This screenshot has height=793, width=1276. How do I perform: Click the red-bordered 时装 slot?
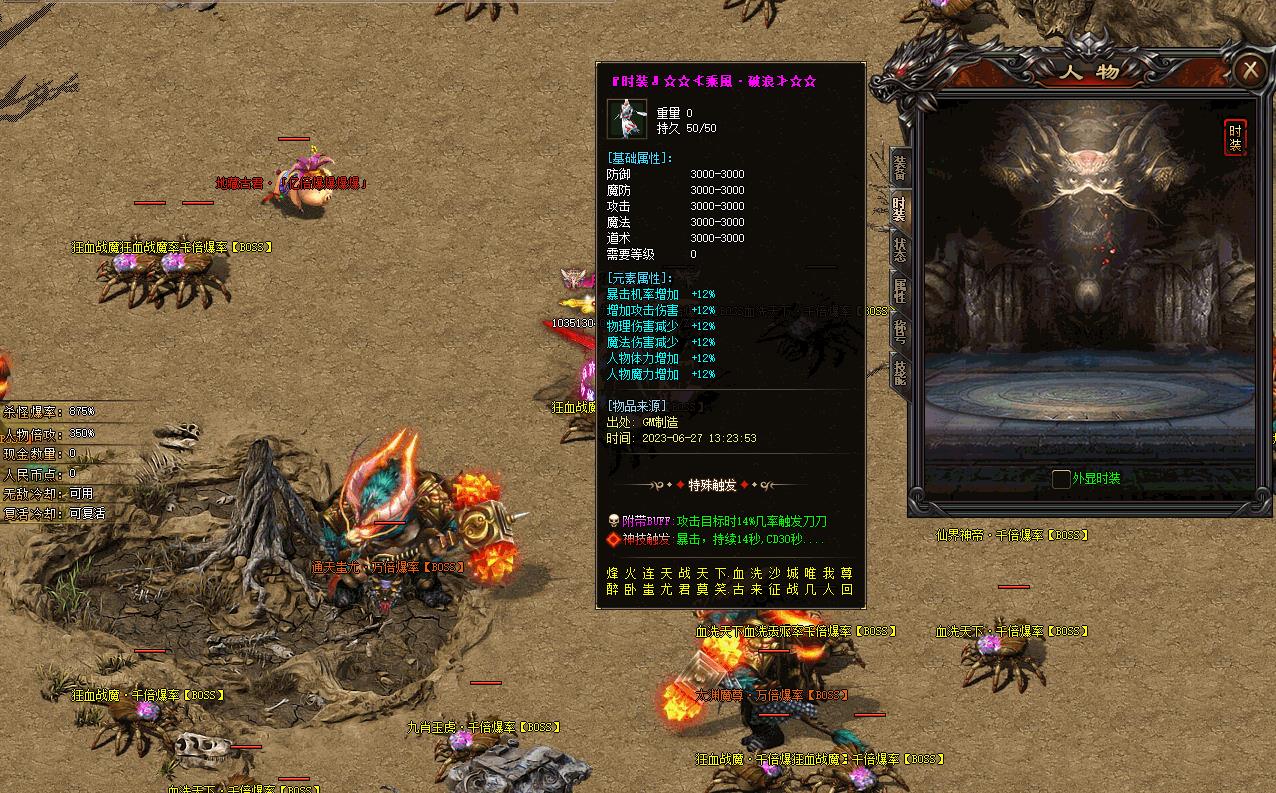[x=1235, y=138]
